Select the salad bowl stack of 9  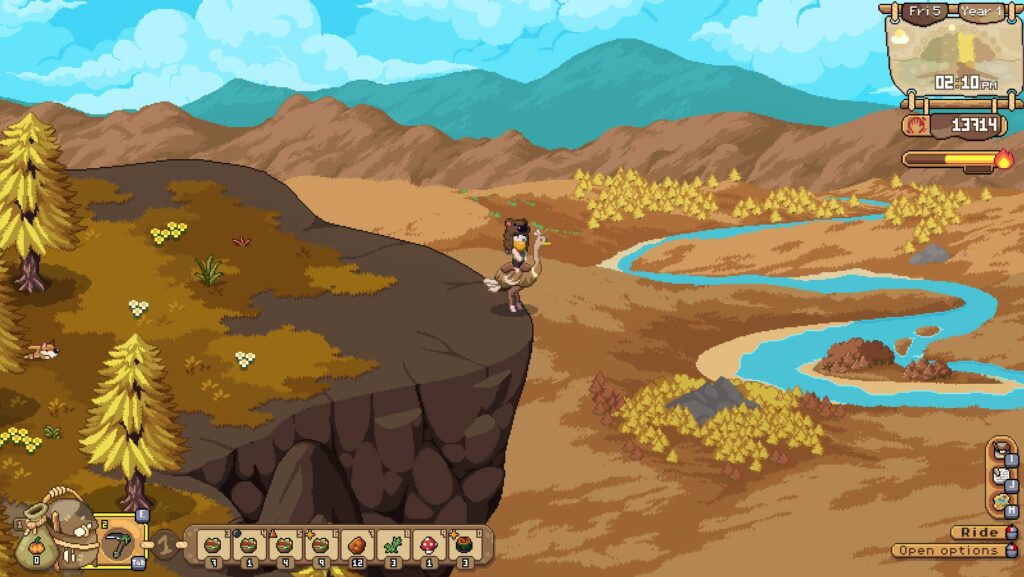pyautogui.click(x=320, y=545)
